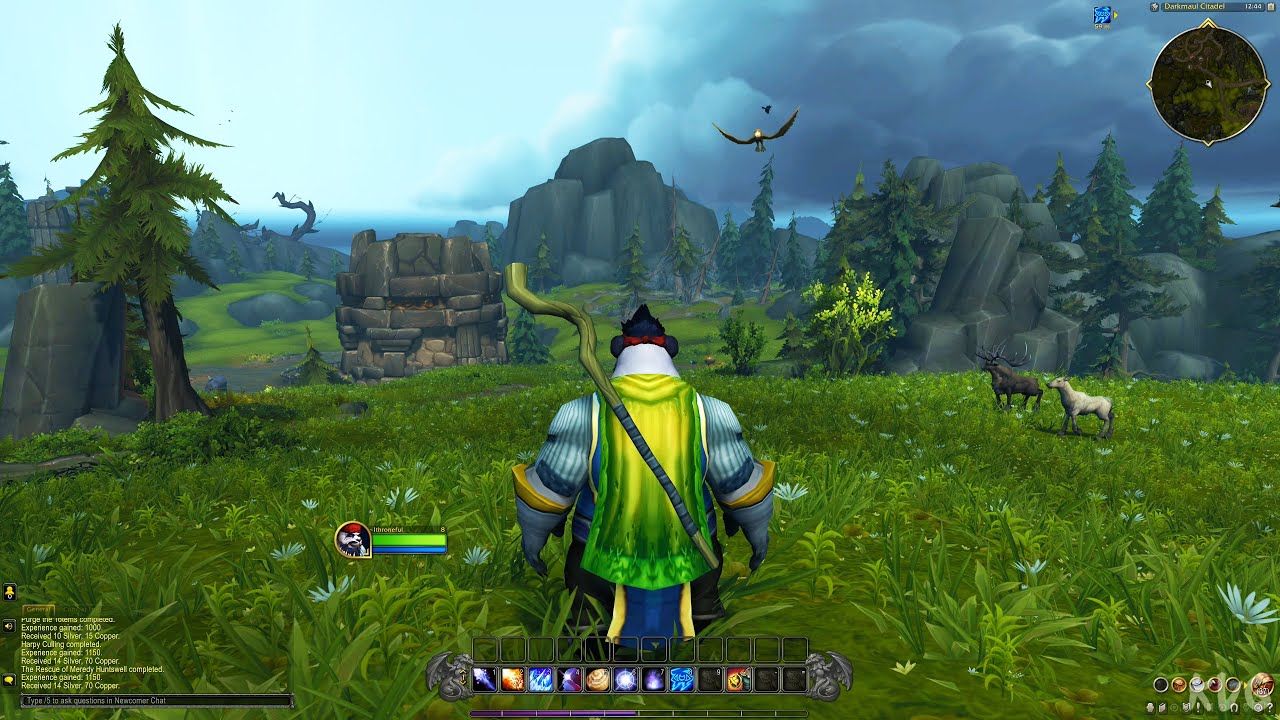Select the panda player portrait

[x=353, y=540]
